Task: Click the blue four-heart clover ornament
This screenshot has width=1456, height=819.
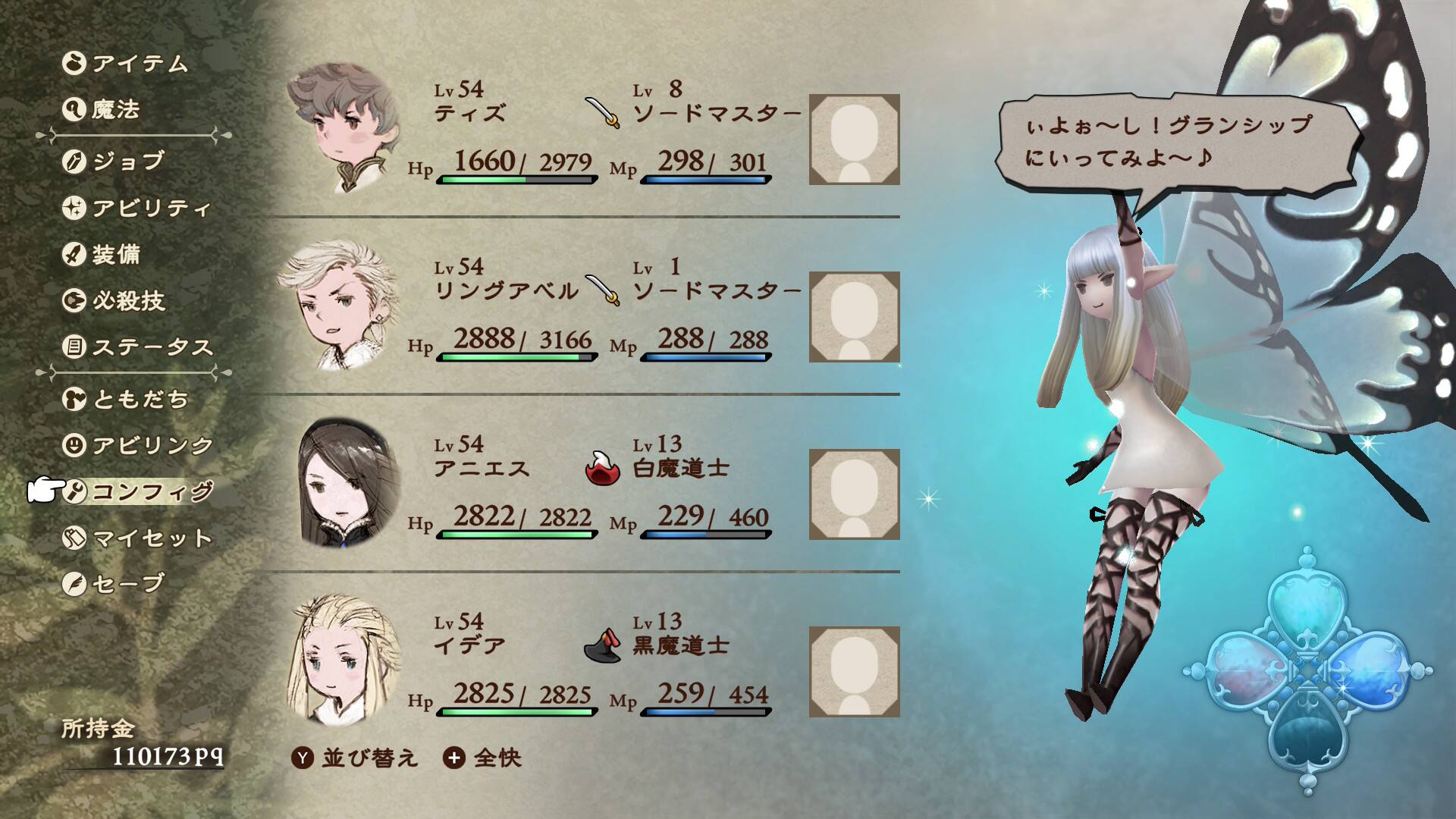Action: [1307, 671]
